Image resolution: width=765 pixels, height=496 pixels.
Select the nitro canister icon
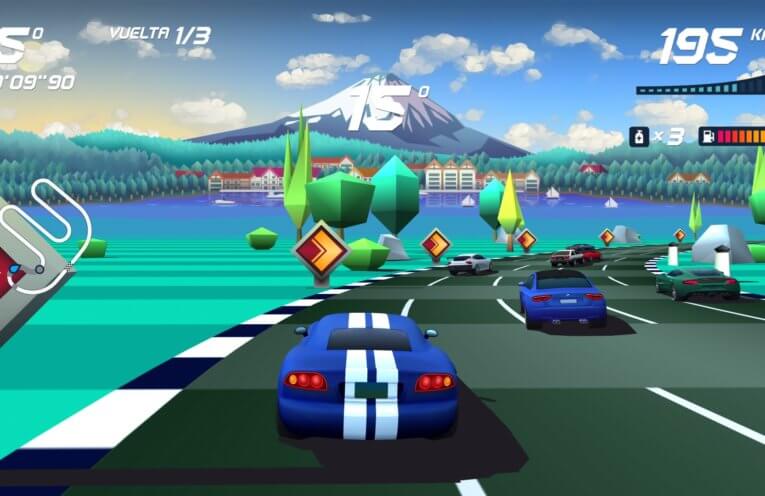pos(638,137)
